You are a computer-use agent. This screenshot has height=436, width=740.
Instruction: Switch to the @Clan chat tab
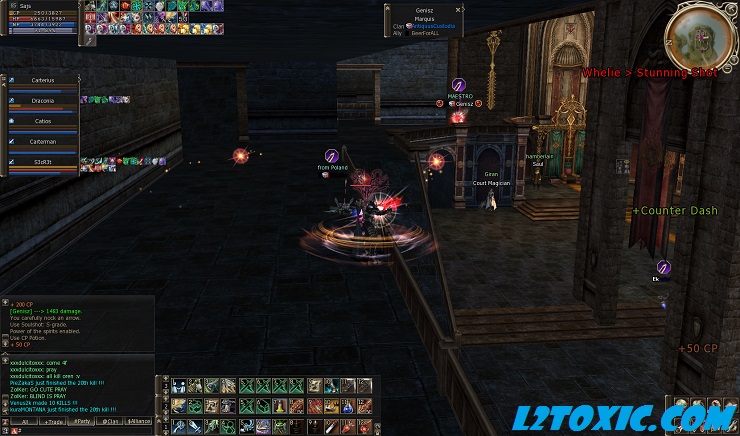[x=110, y=422]
